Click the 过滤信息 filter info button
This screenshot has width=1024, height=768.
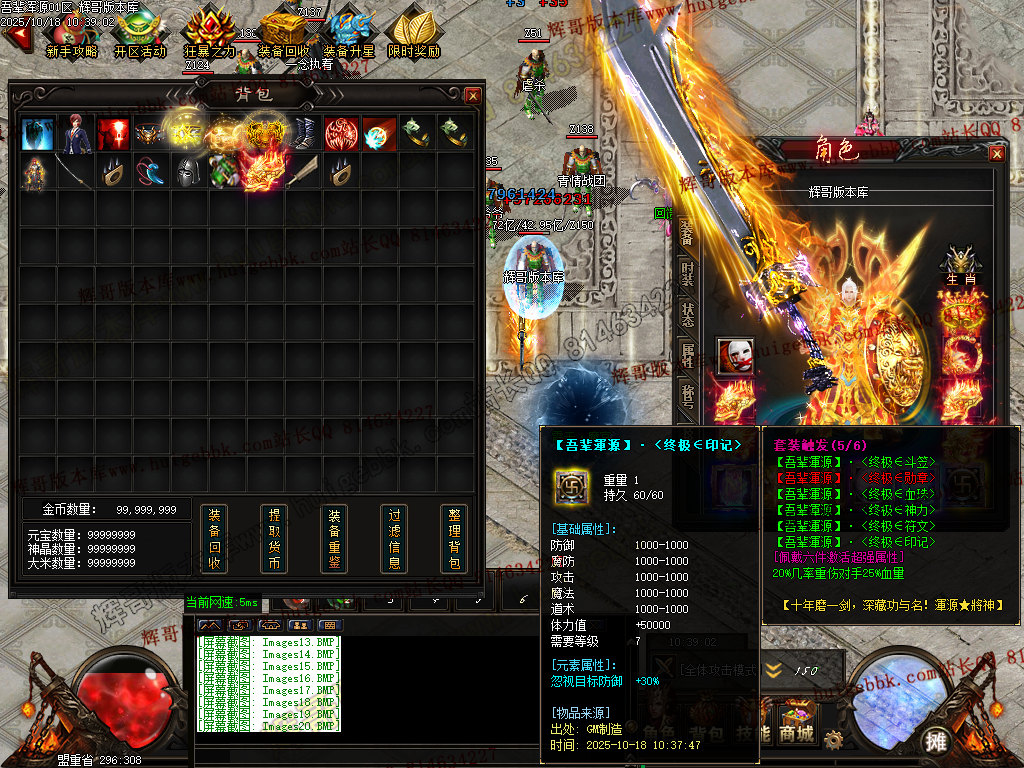(x=394, y=539)
